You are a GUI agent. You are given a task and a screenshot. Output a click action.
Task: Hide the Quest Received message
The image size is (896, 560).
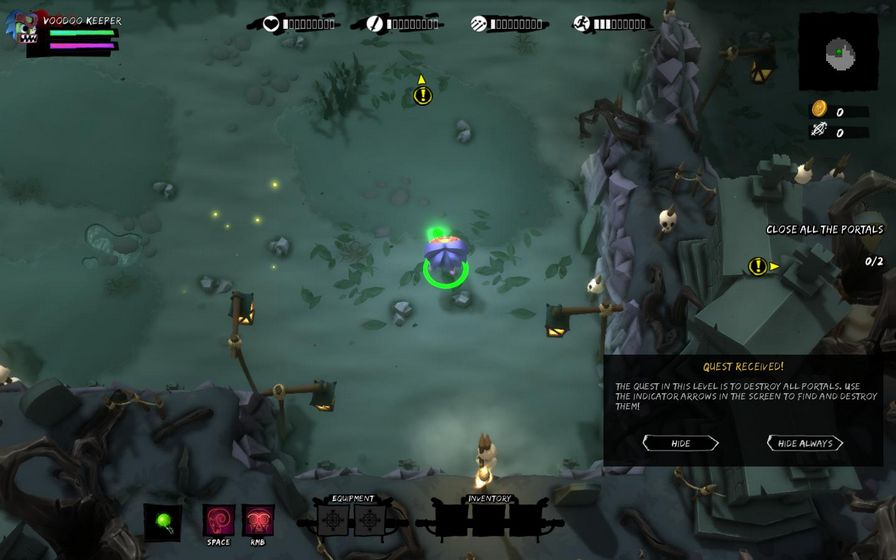click(680, 443)
